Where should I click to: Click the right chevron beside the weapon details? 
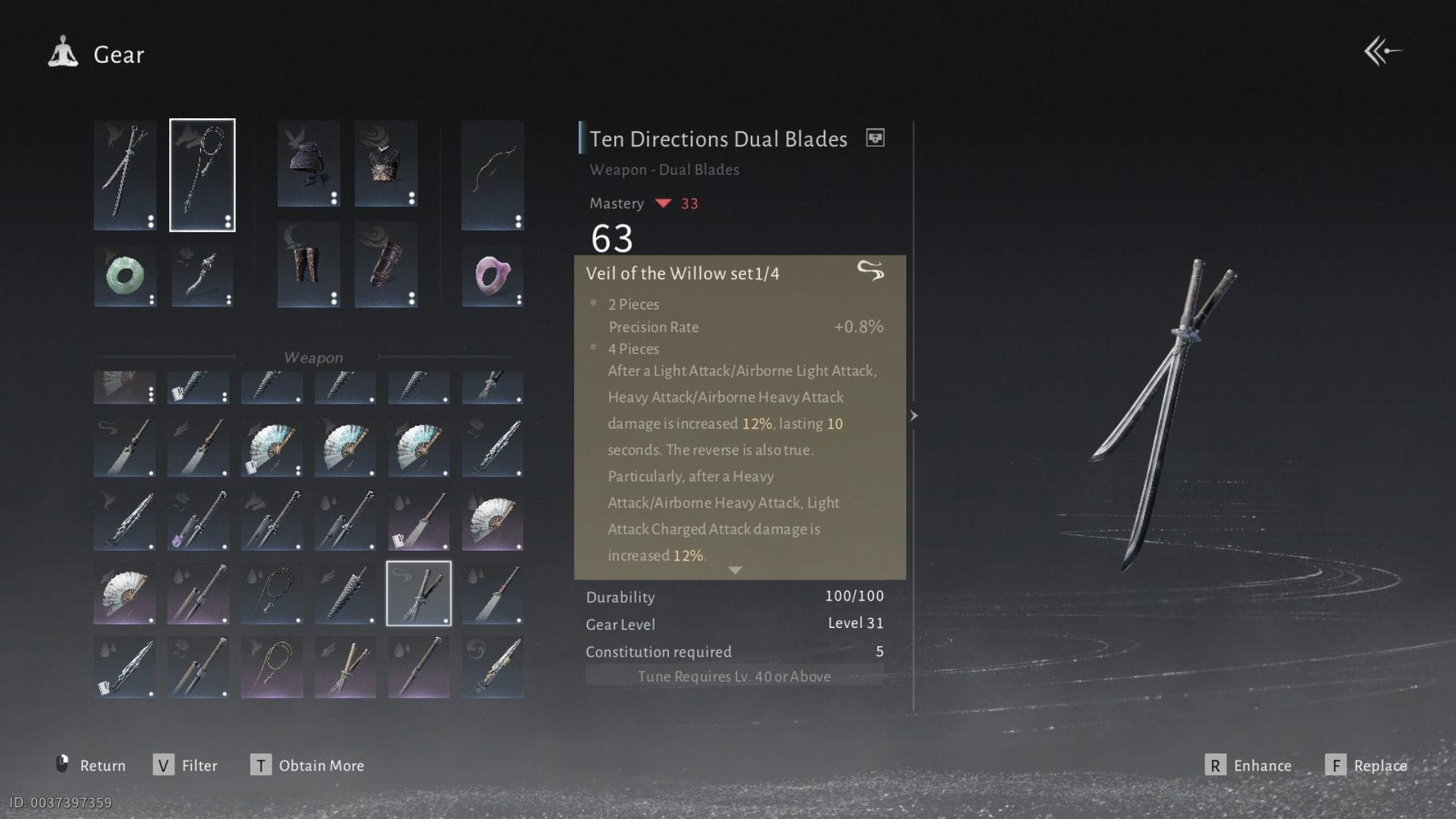tap(915, 416)
